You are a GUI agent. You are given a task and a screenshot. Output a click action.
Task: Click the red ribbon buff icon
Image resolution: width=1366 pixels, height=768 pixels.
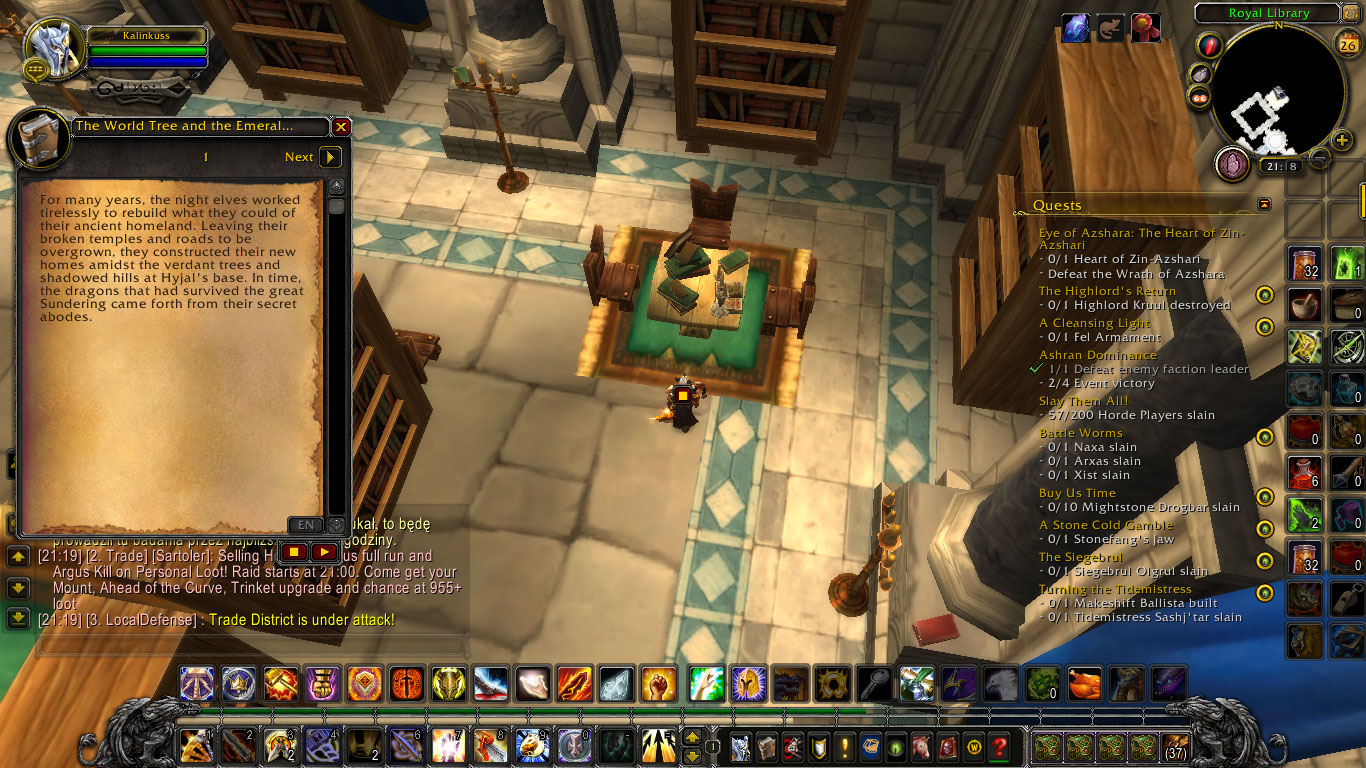coord(1146,29)
